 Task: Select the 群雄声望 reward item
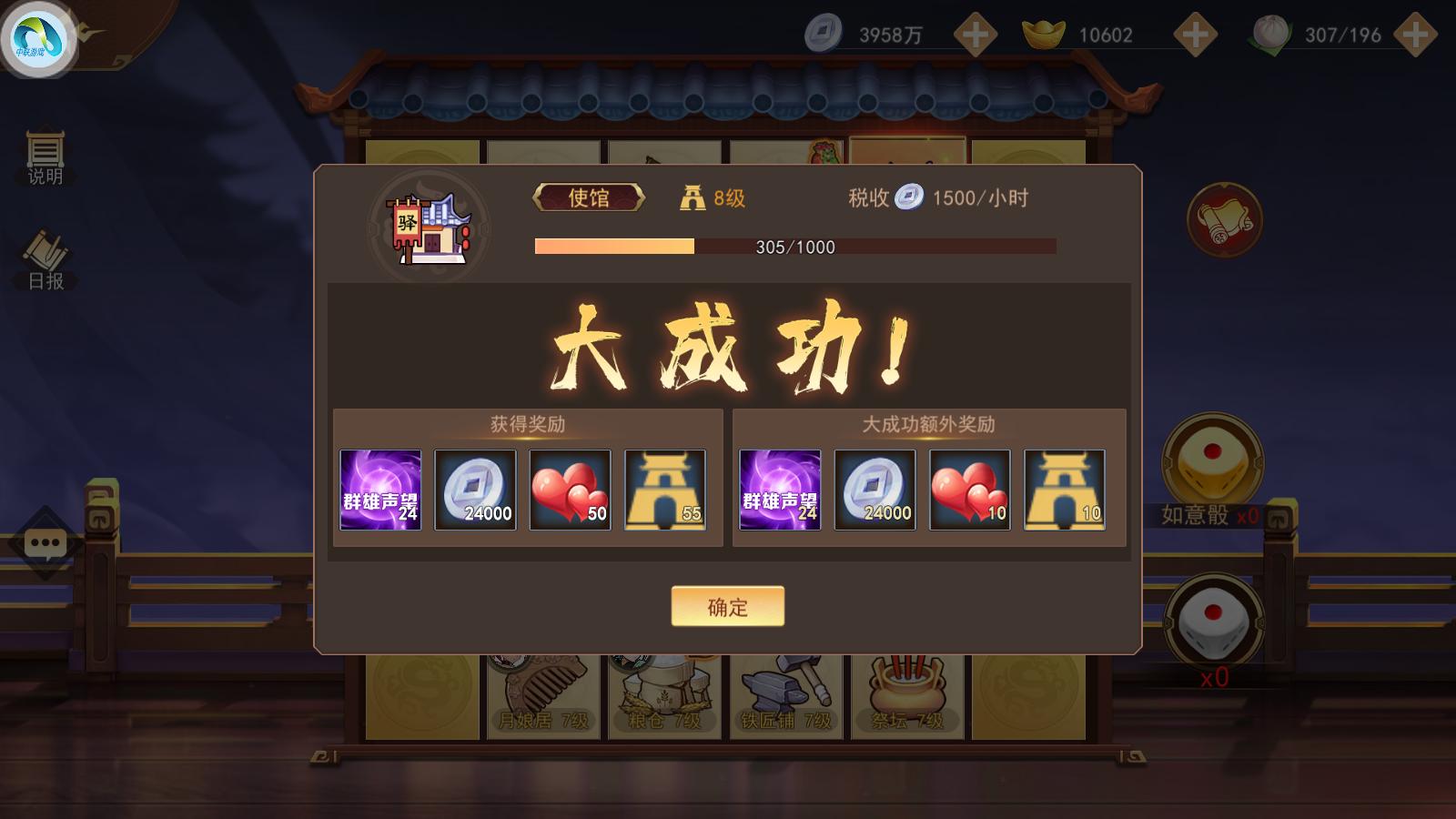click(380, 489)
